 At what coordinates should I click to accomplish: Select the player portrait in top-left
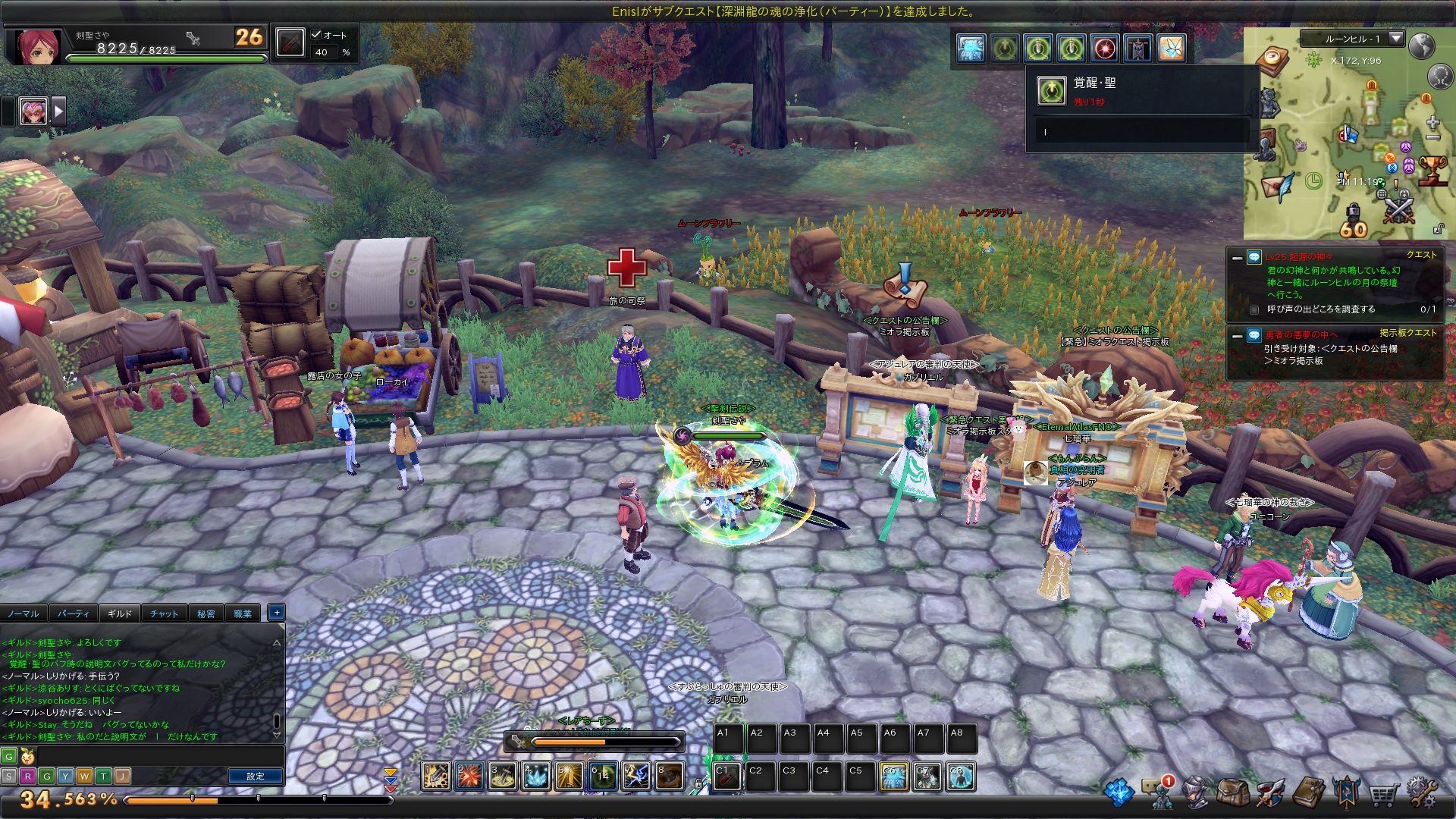pos(36,47)
